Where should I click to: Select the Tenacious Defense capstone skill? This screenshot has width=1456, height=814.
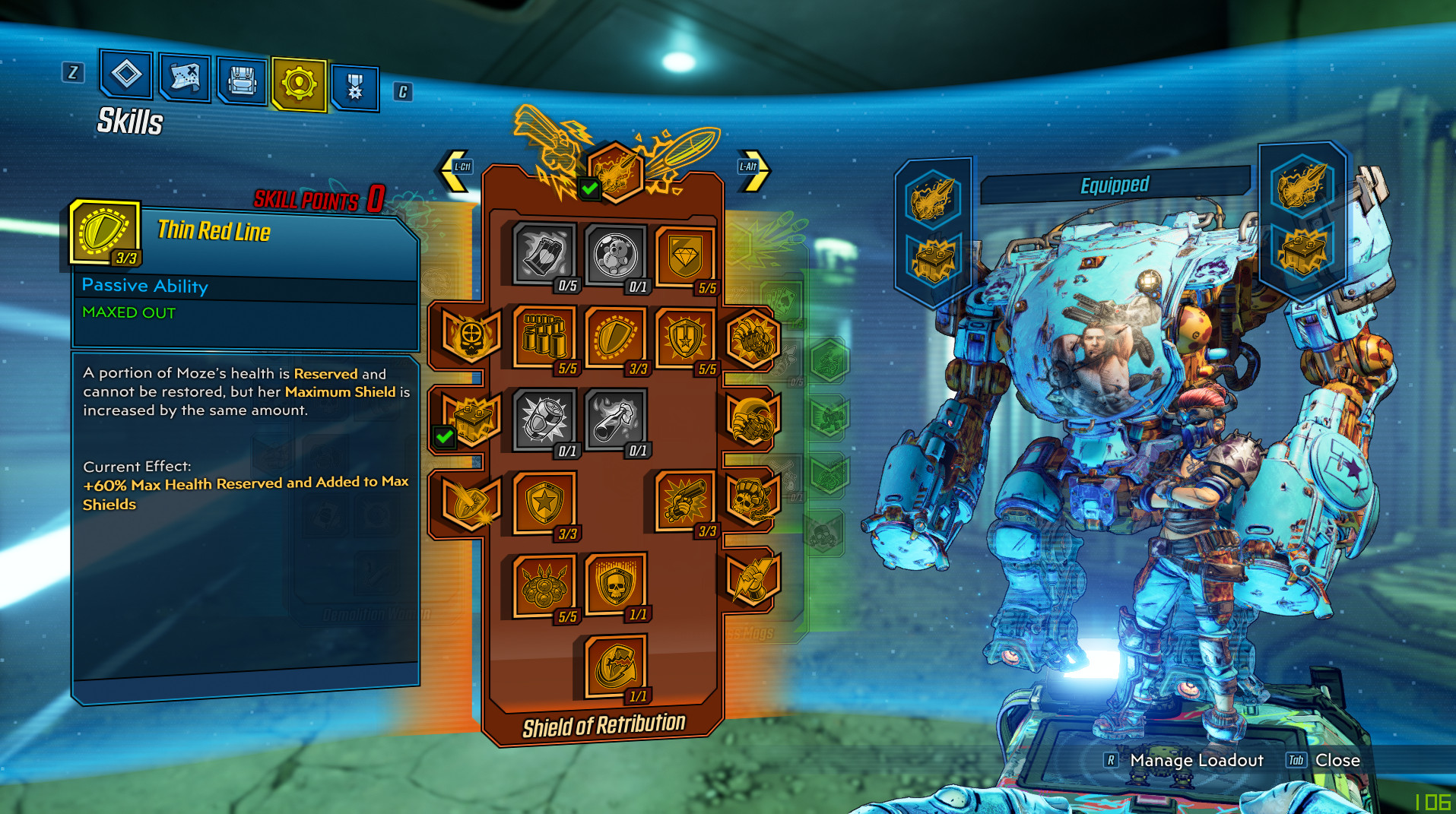point(614,666)
